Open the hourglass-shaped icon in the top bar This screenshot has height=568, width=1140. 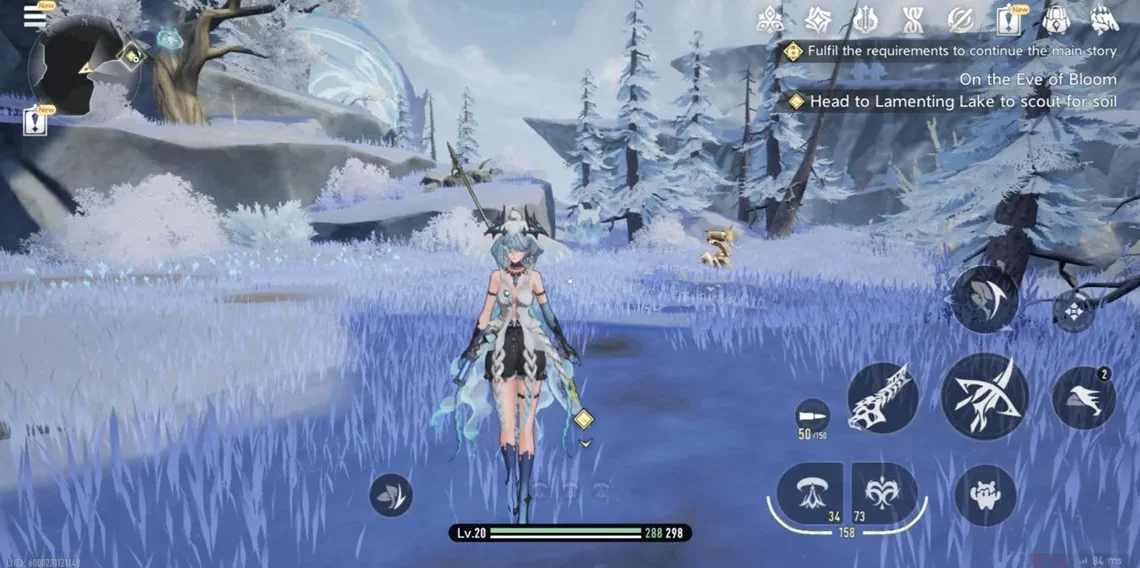[913, 19]
